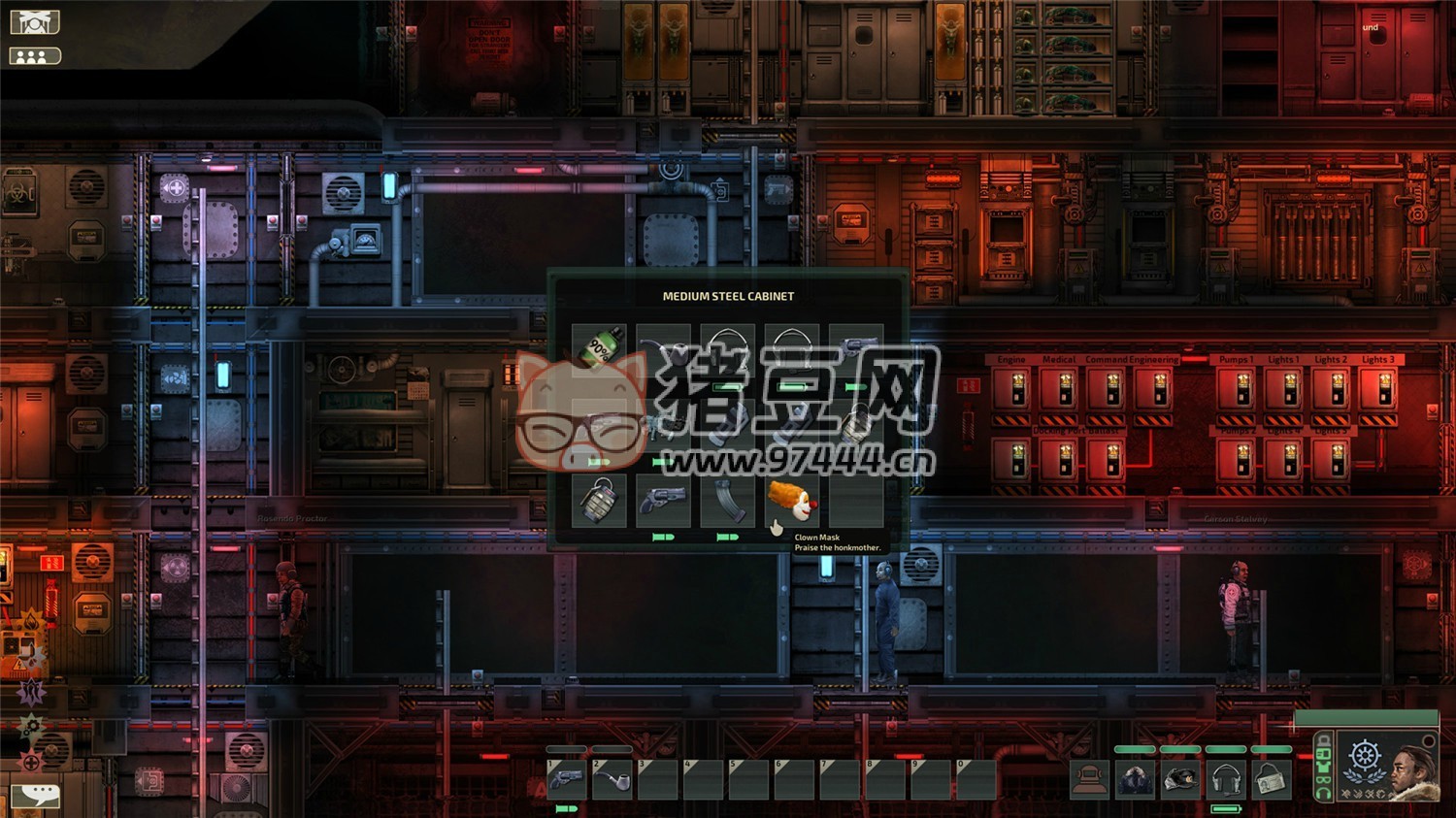Pick the green 90% bottle in cabinet
Screen dimensions: 1456x818
[x=599, y=348]
